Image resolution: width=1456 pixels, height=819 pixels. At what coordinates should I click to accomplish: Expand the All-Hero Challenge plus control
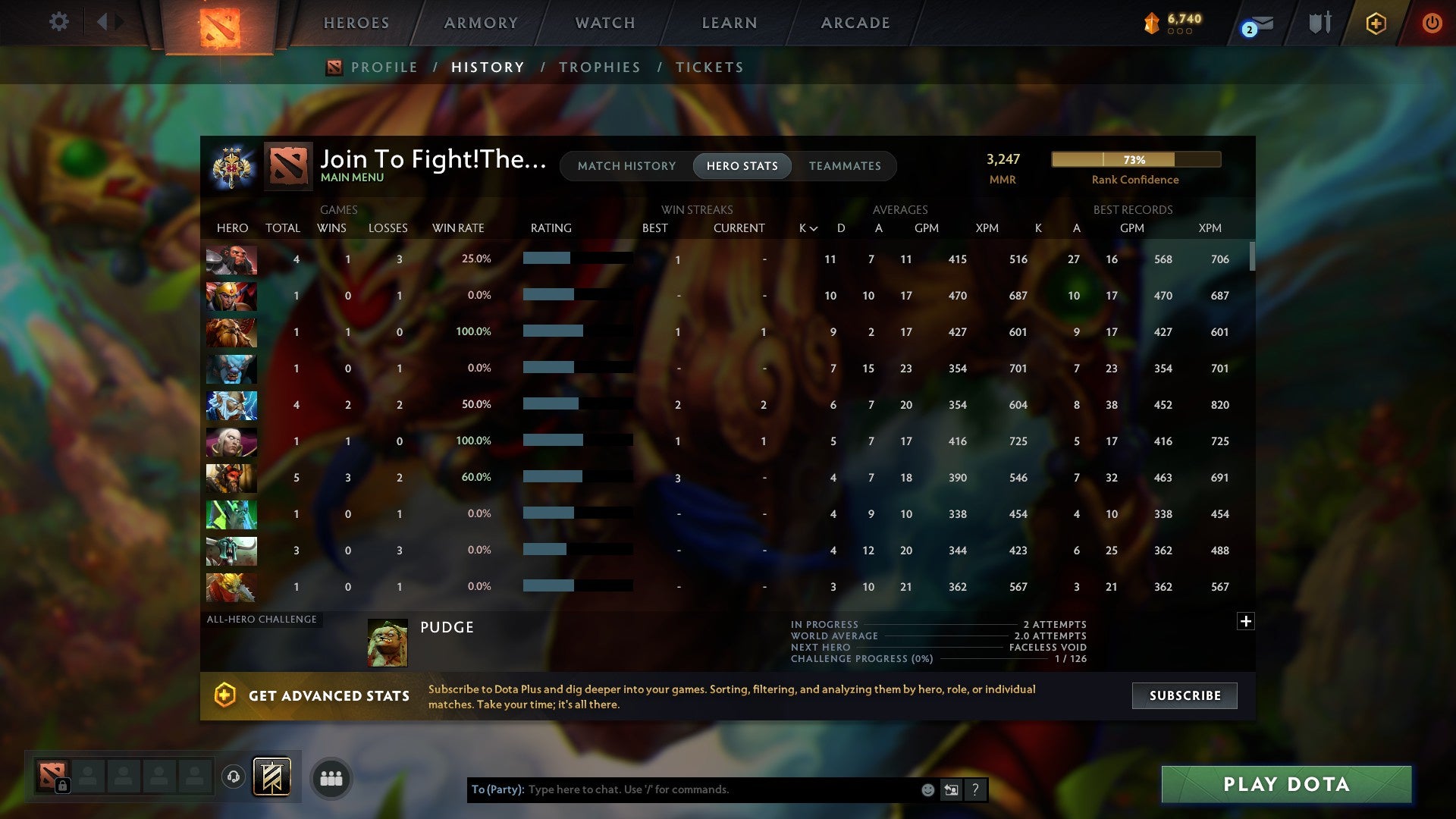[1246, 621]
